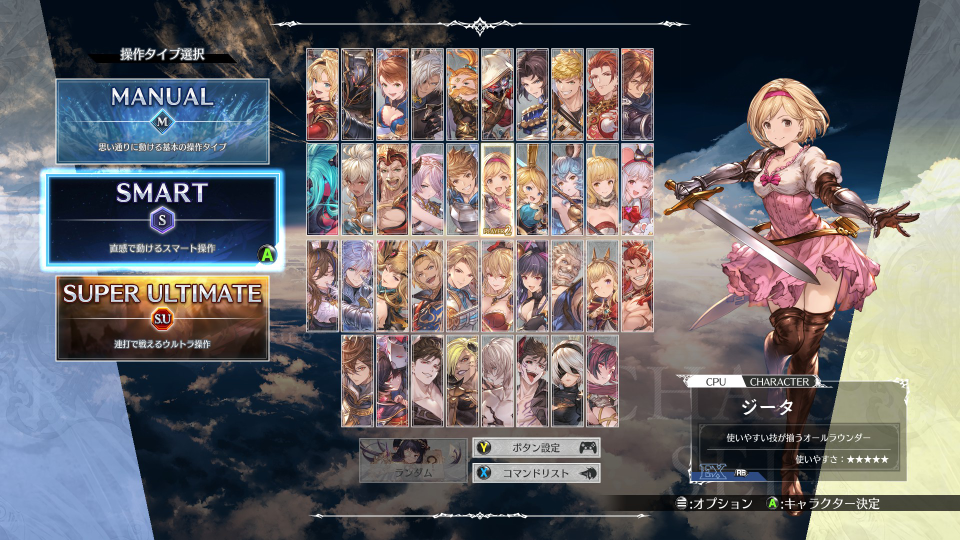Open the コマンドリスト command list
This screenshot has height=540, width=960.
point(536,473)
